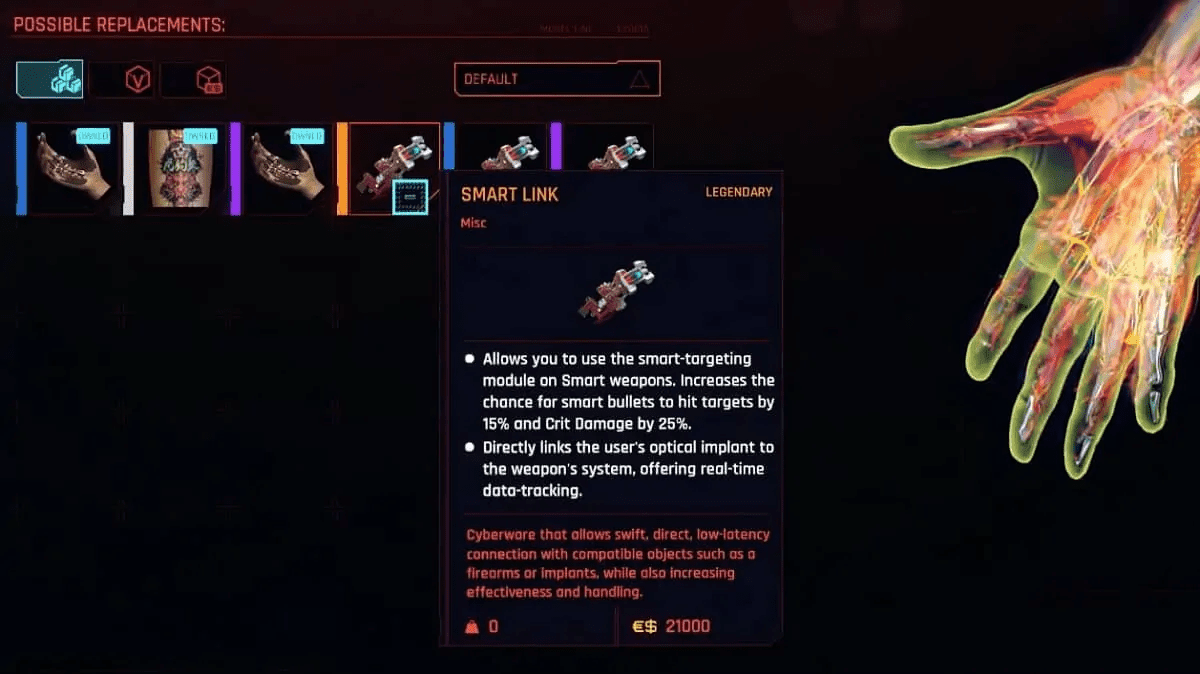The width and height of the screenshot is (1200, 674).
Task: Select the owned tattoo arm item
Action: point(177,169)
